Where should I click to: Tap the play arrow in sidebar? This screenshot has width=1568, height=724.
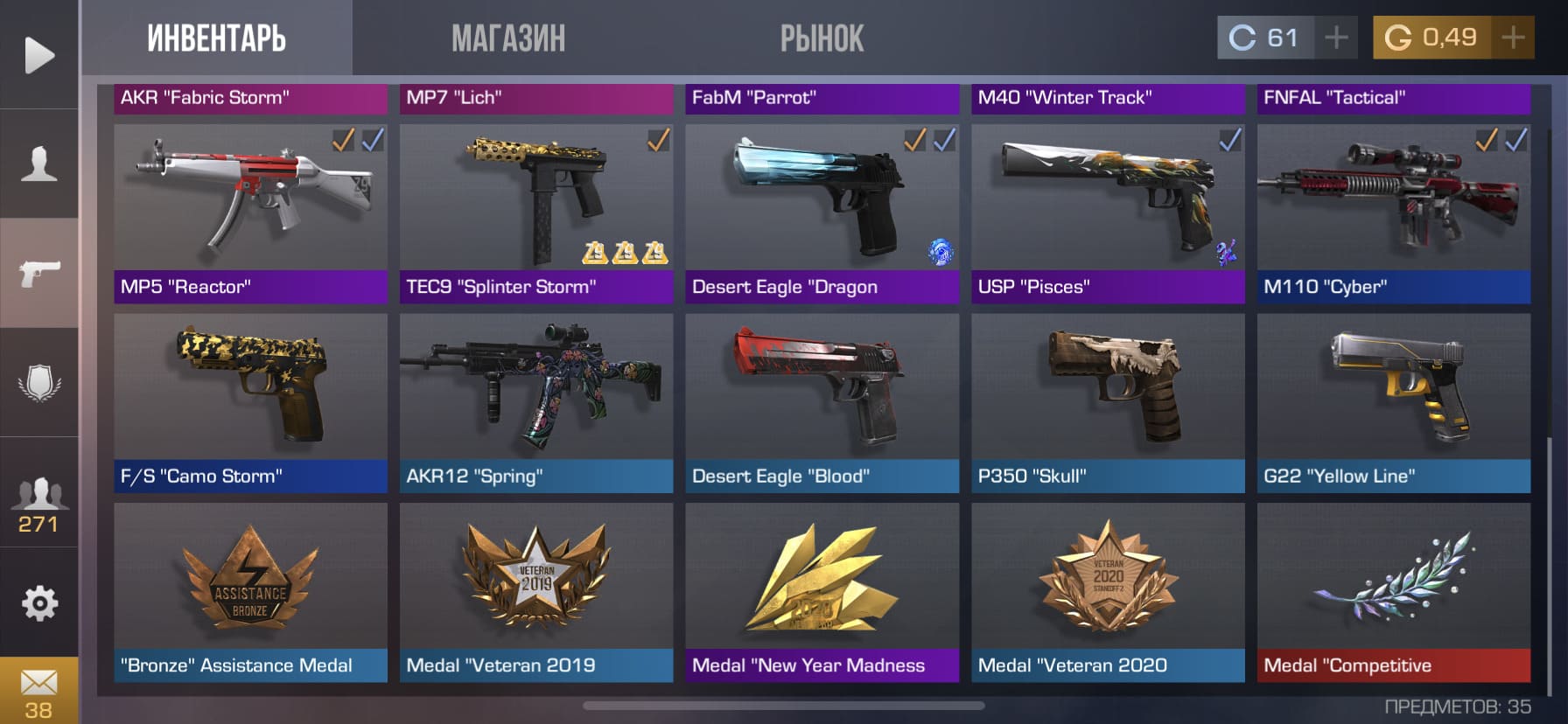[39, 55]
